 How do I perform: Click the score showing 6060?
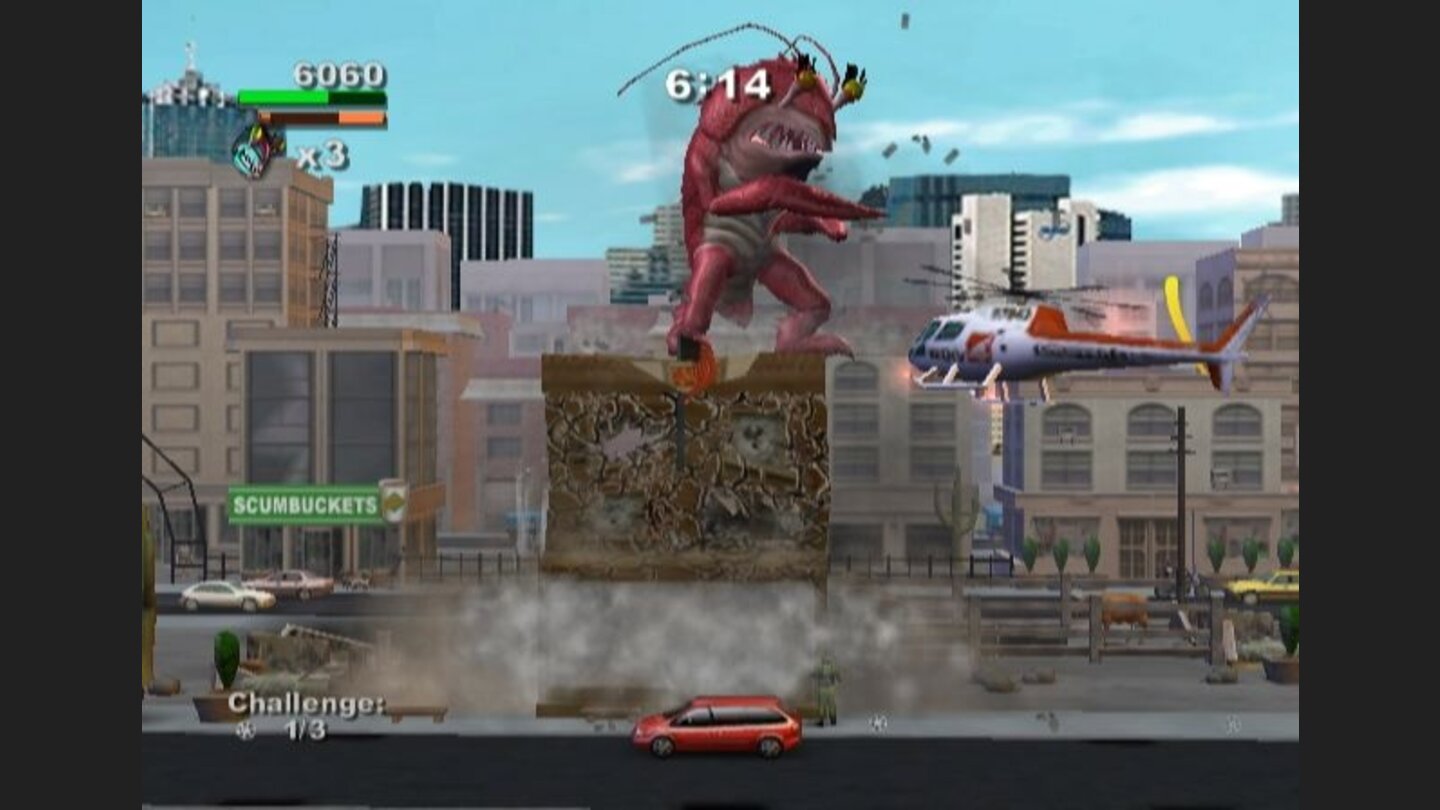click(x=340, y=74)
